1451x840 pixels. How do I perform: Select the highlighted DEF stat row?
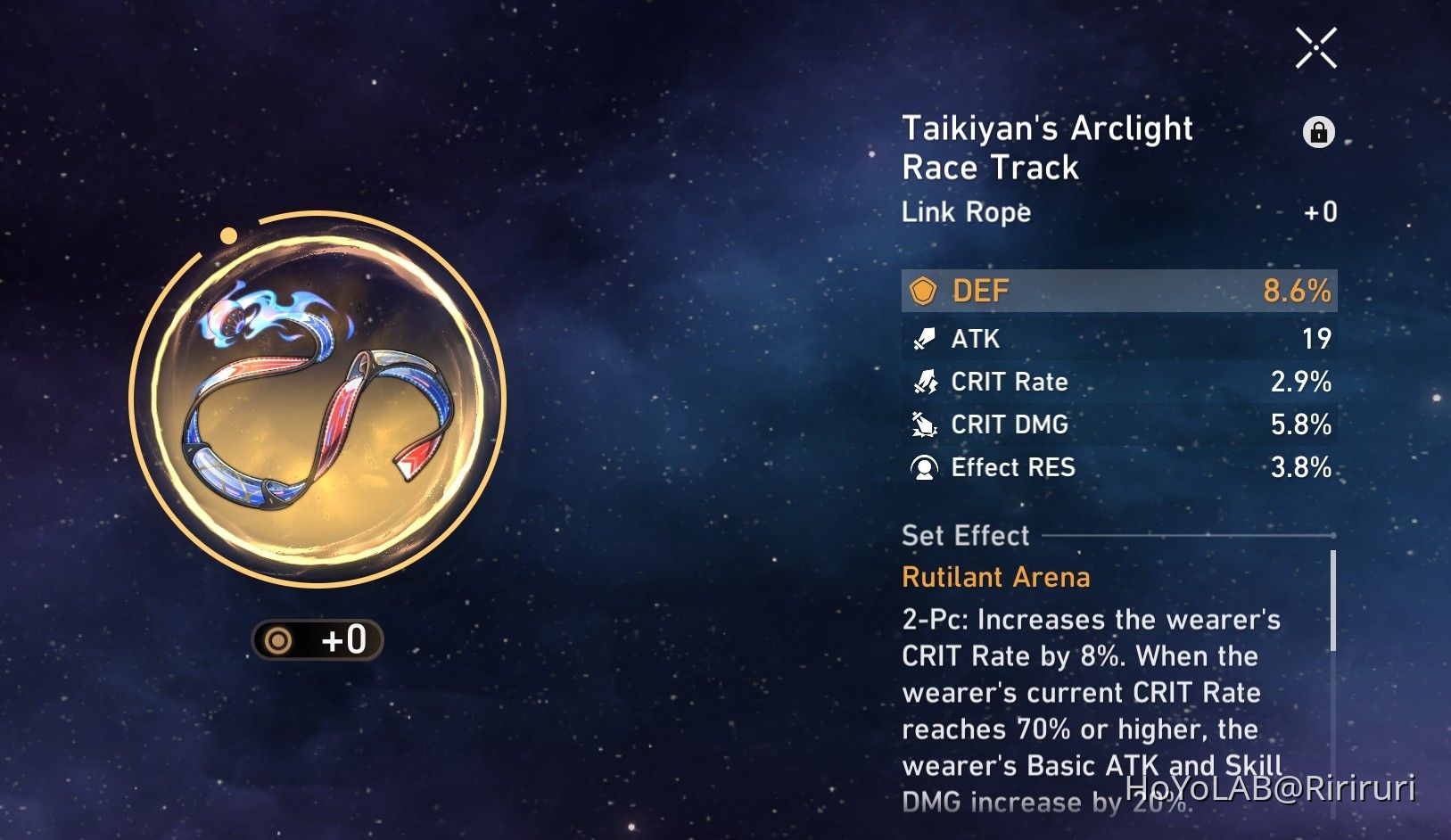point(1115,291)
